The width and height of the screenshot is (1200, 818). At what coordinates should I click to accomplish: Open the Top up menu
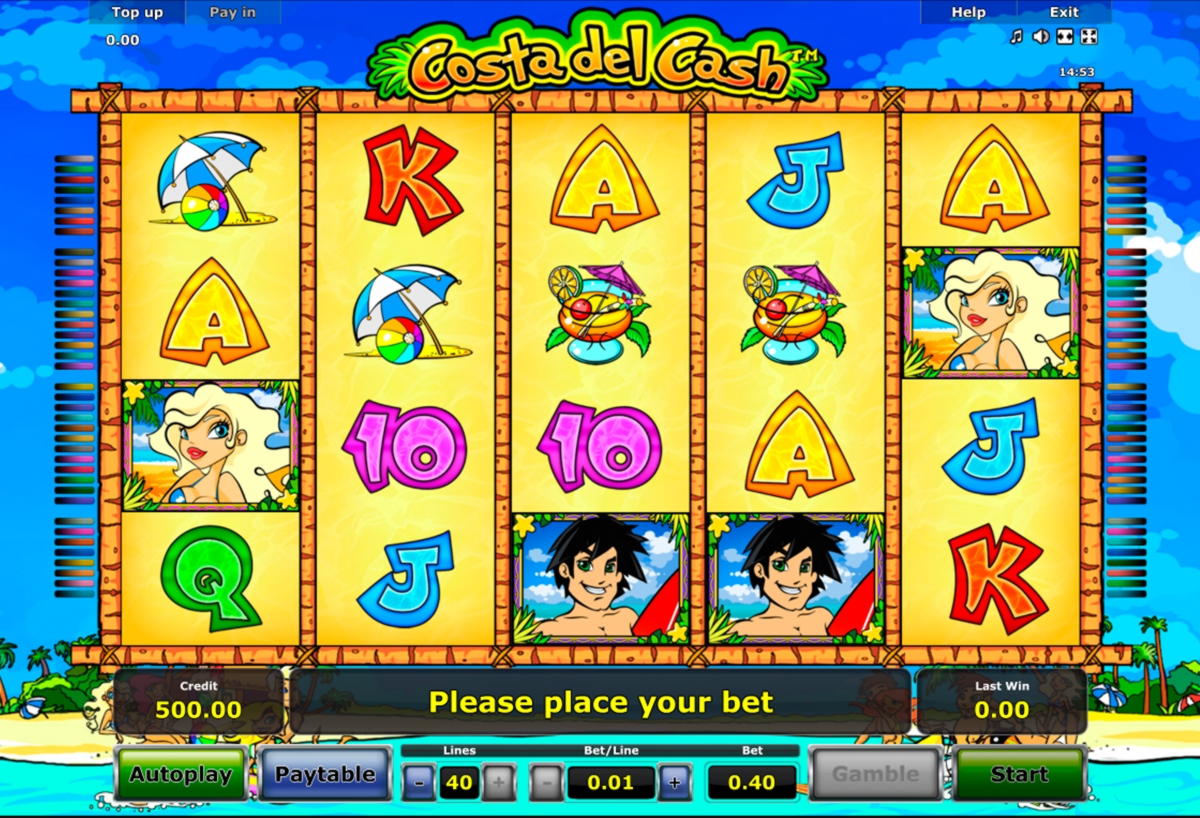[137, 12]
